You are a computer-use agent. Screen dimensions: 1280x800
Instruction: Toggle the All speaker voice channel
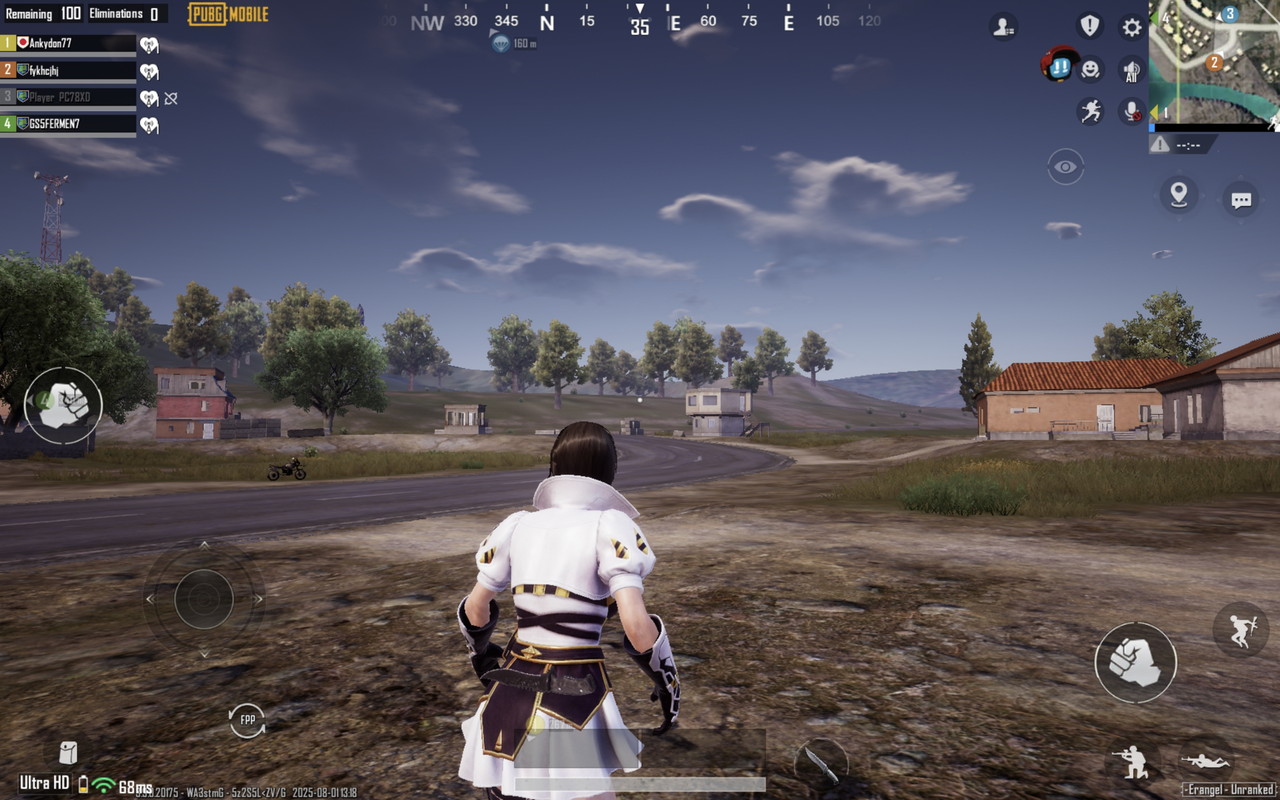pos(1131,70)
